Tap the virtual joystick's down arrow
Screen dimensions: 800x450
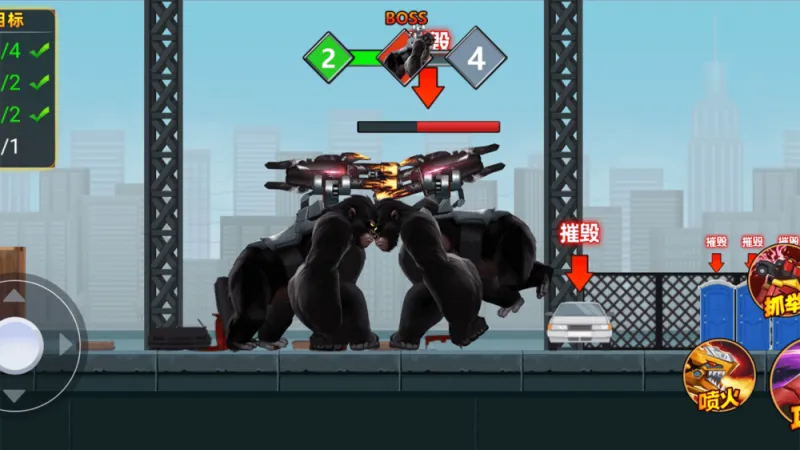14,395
